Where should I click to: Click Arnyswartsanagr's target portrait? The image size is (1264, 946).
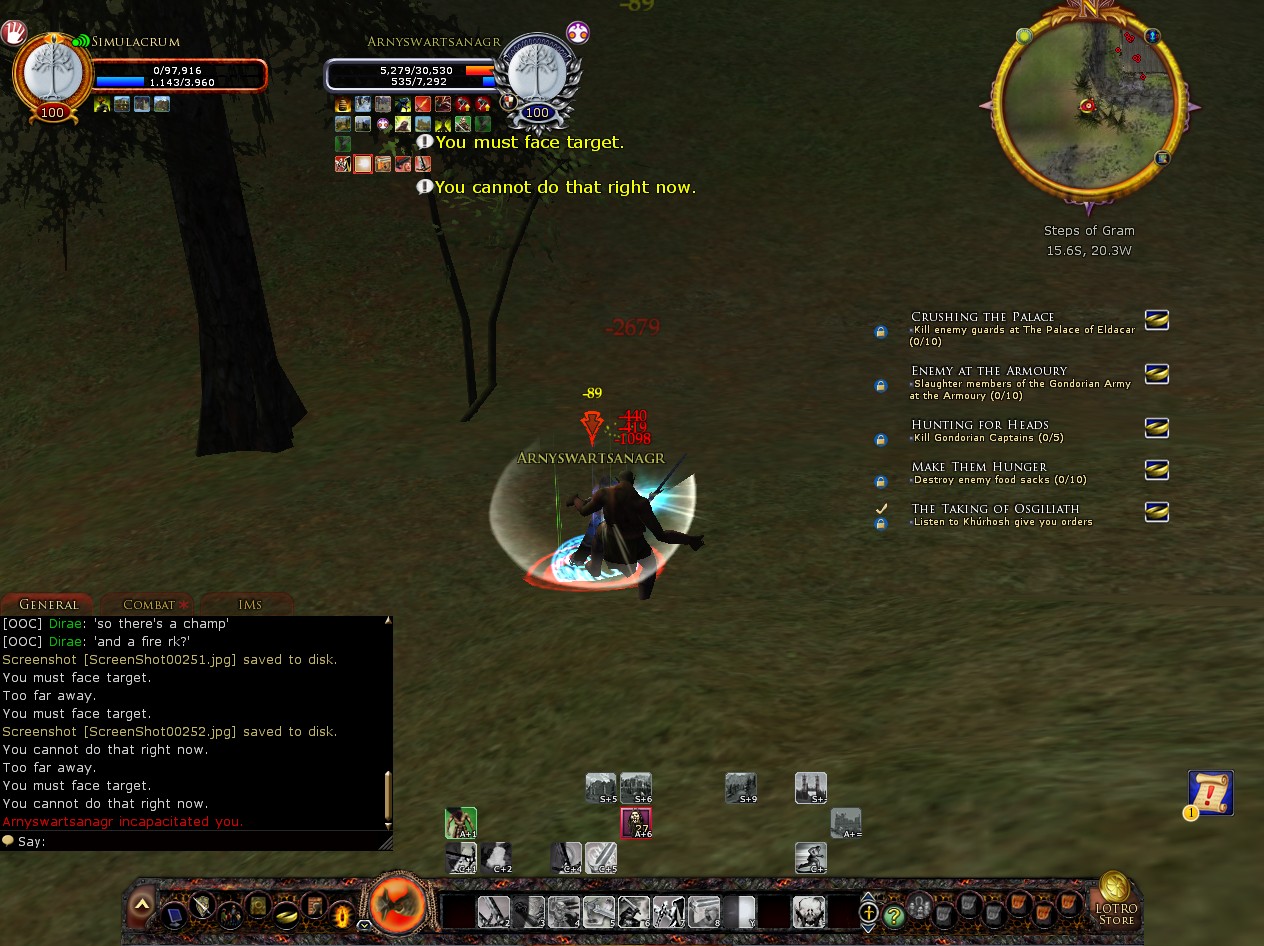coord(537,74)
